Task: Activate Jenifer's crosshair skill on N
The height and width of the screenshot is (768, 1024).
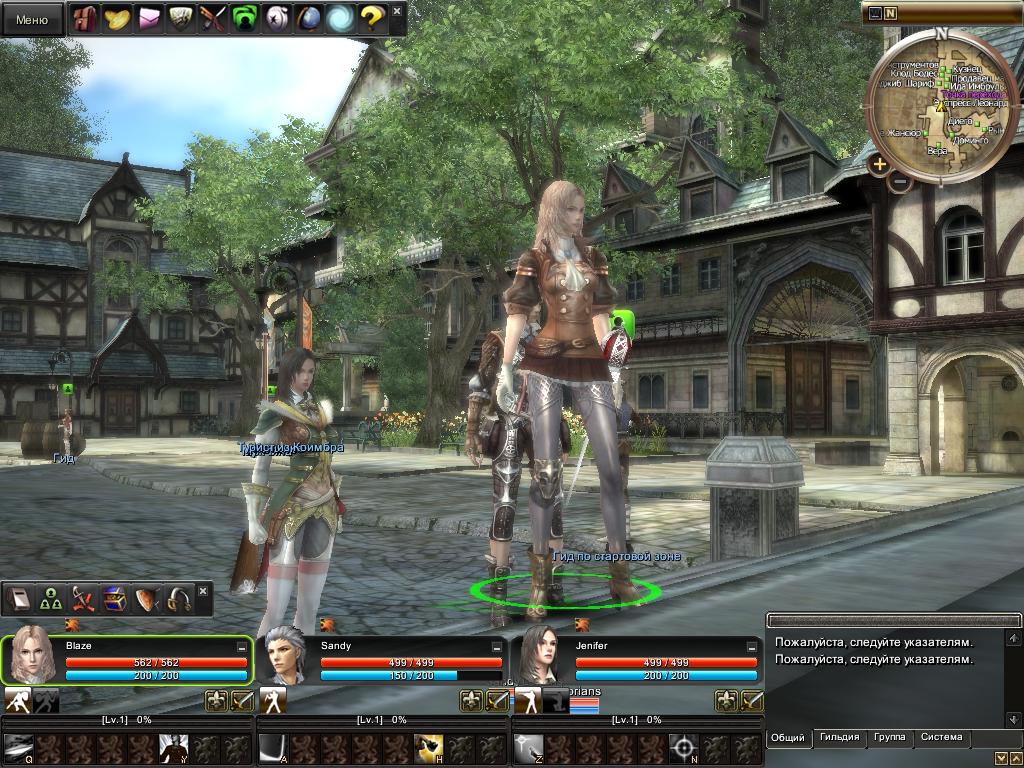Action: (684, 746)
